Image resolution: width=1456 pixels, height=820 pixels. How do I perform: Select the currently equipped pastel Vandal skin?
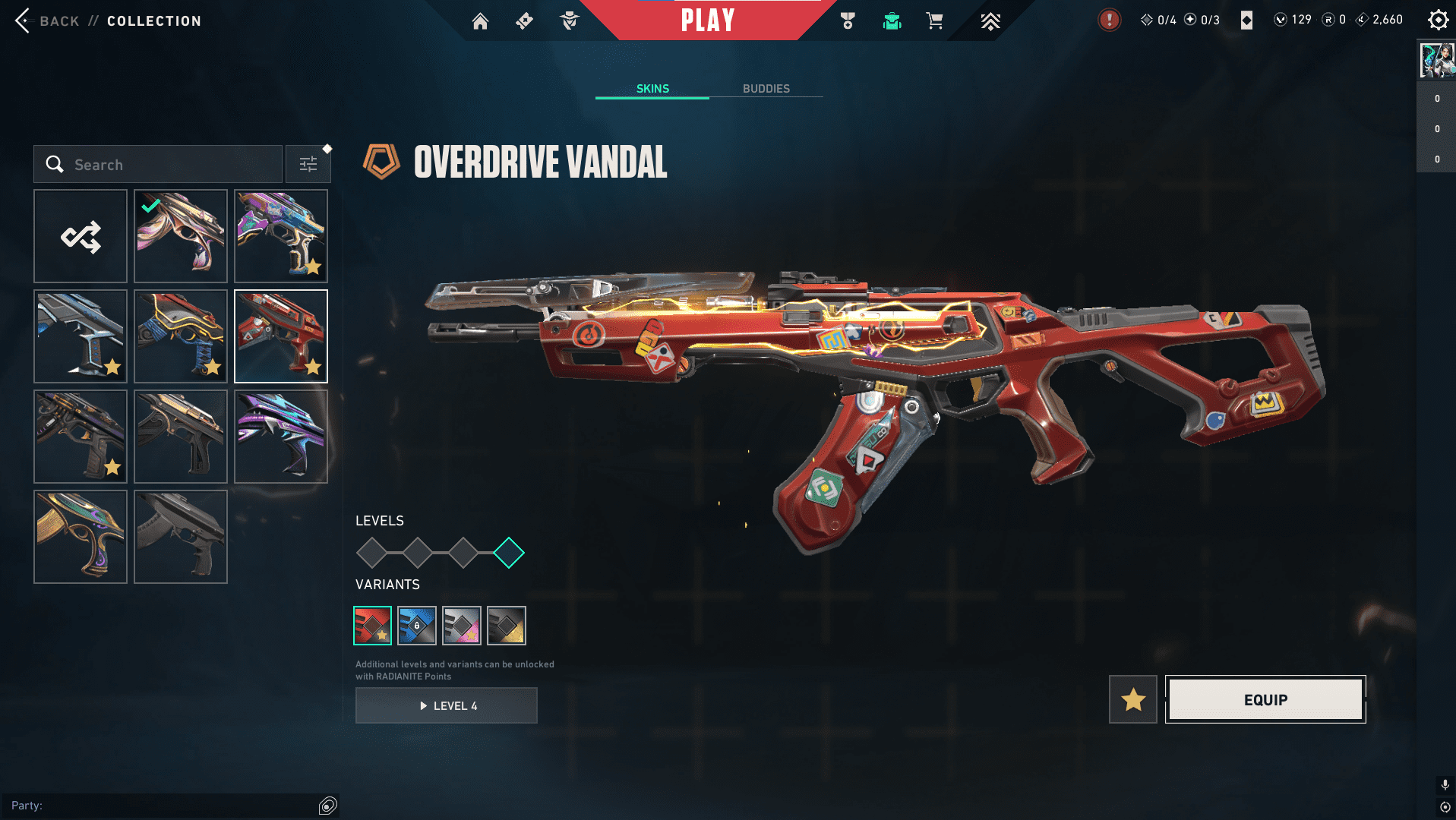(x=181, y=236)
